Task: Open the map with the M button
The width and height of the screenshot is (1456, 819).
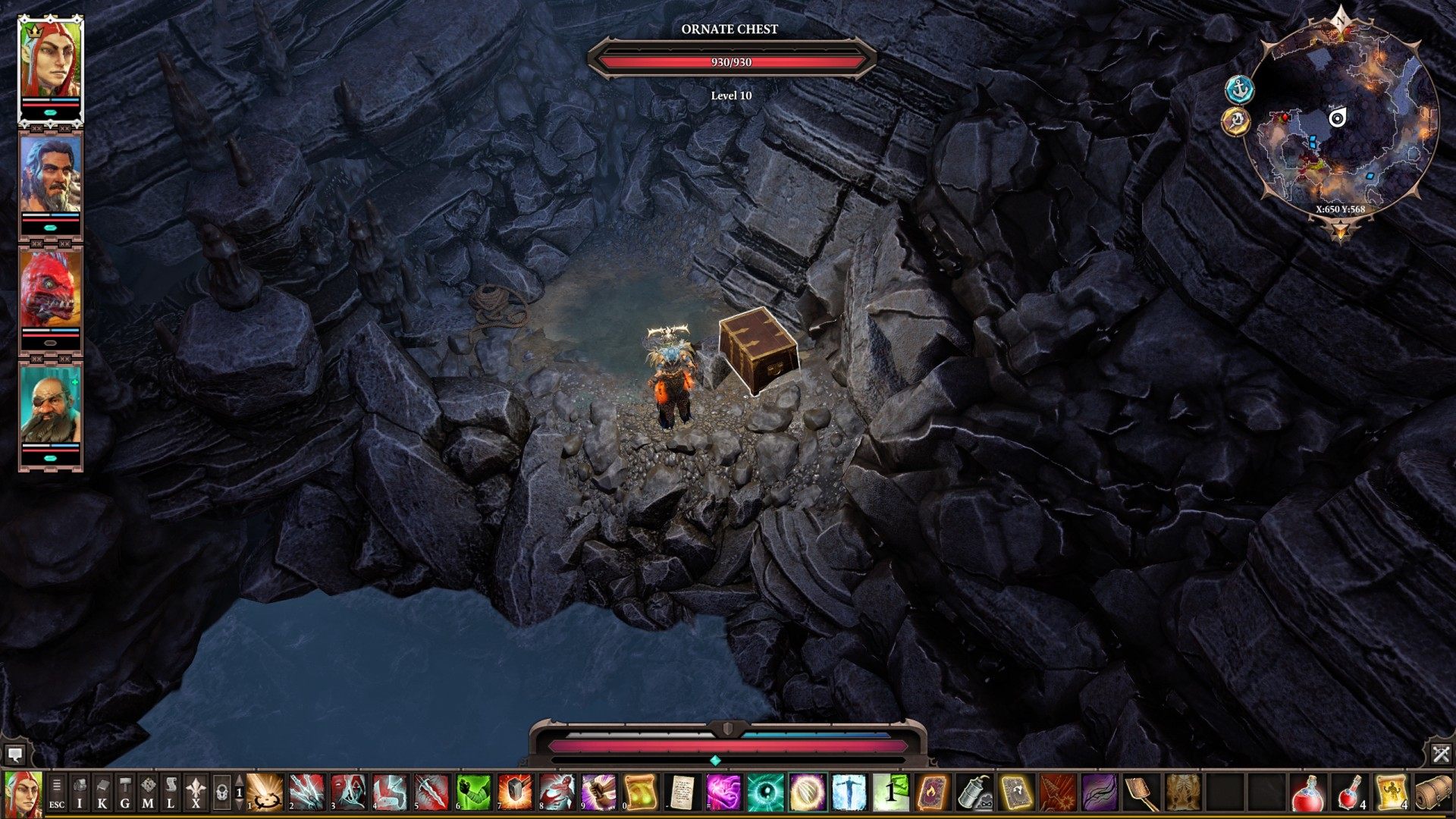Action: point(148,792)
